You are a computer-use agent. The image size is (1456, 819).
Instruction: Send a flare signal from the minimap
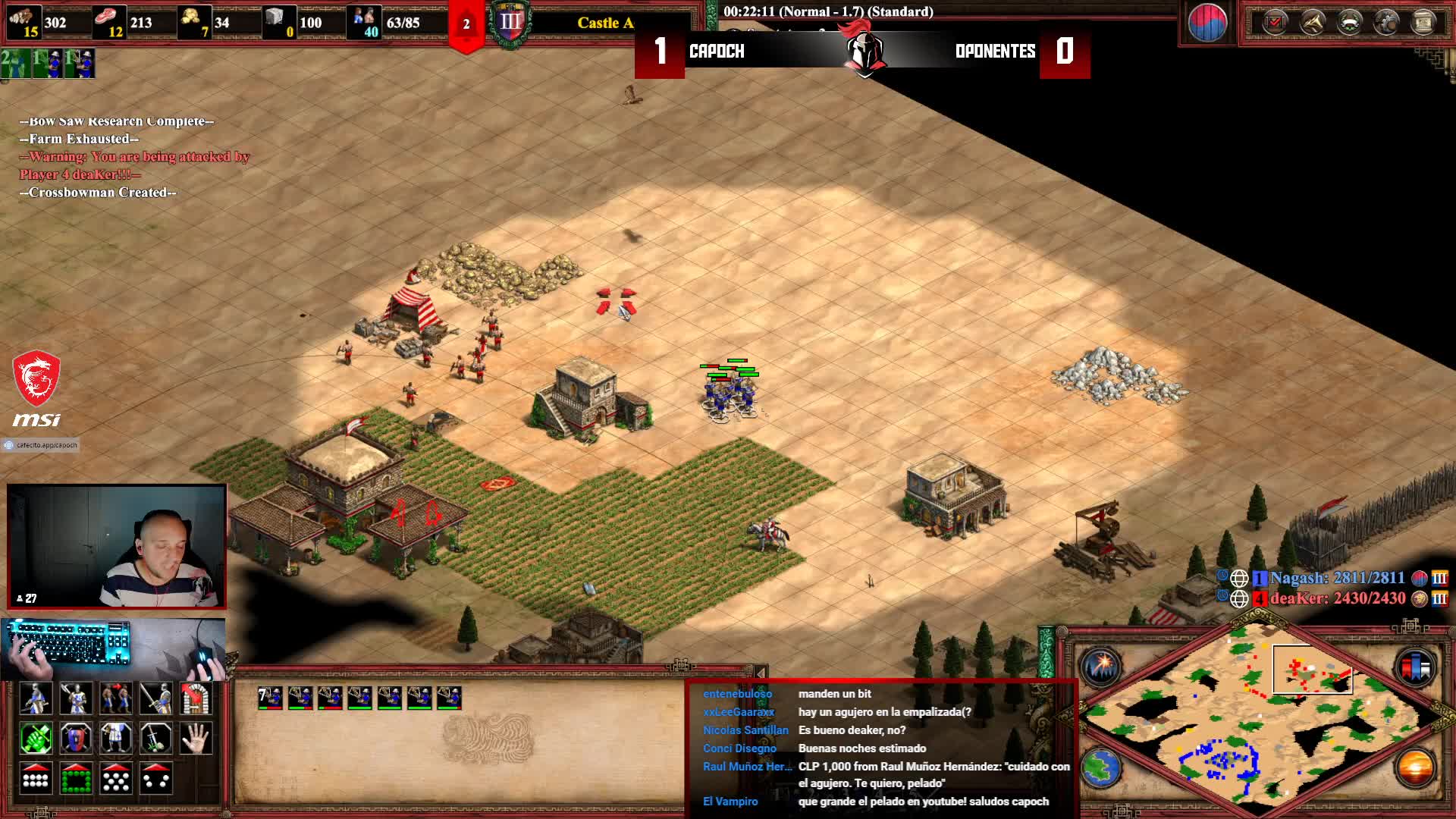tap(1100, 667)
